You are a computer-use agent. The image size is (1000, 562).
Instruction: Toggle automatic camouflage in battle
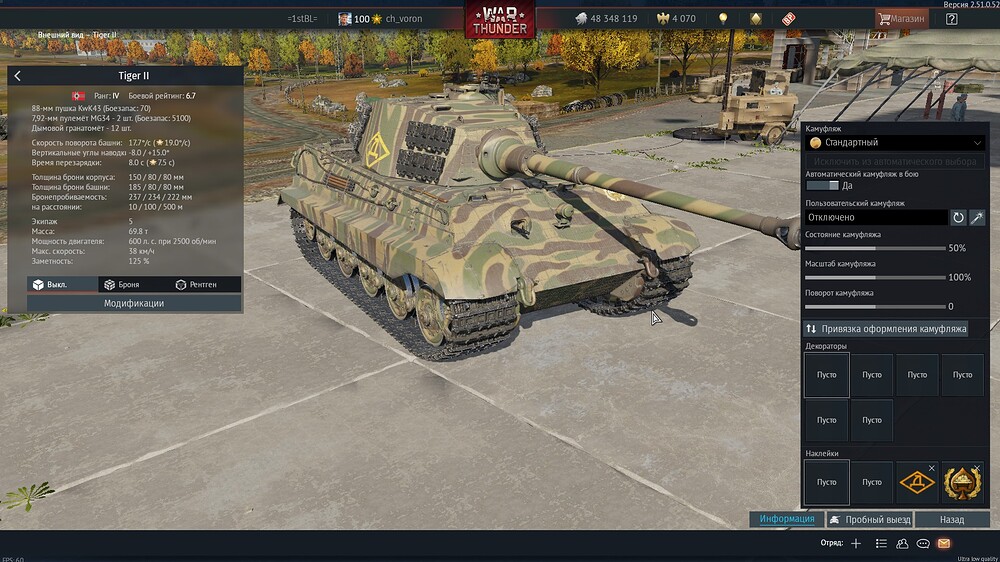coord(822,185)
